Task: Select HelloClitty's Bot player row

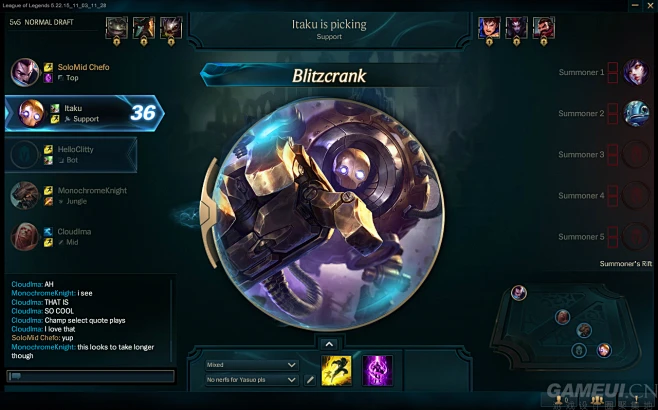Action: click(70, 154)
